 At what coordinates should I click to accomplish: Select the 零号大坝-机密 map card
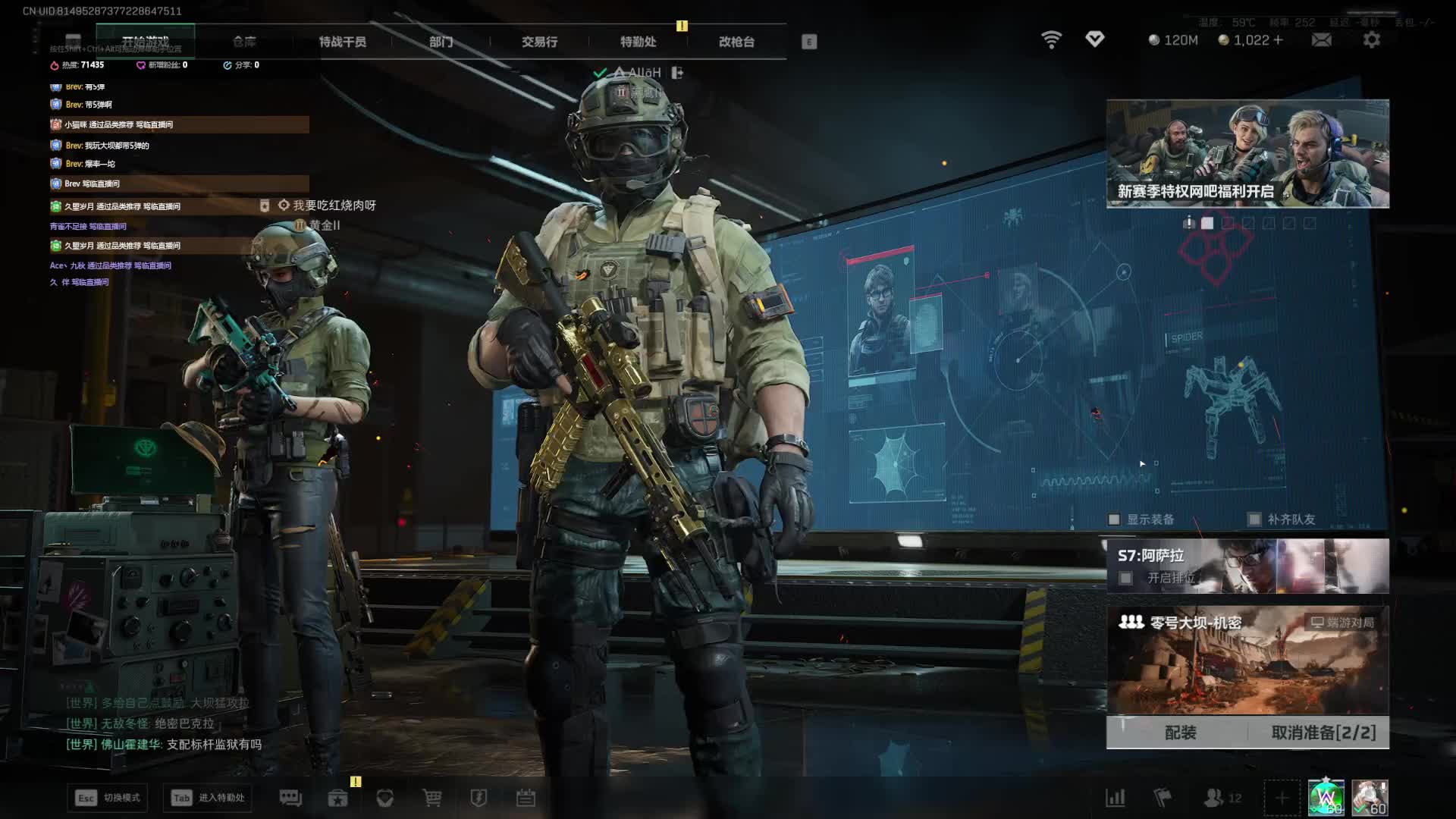1247,660
